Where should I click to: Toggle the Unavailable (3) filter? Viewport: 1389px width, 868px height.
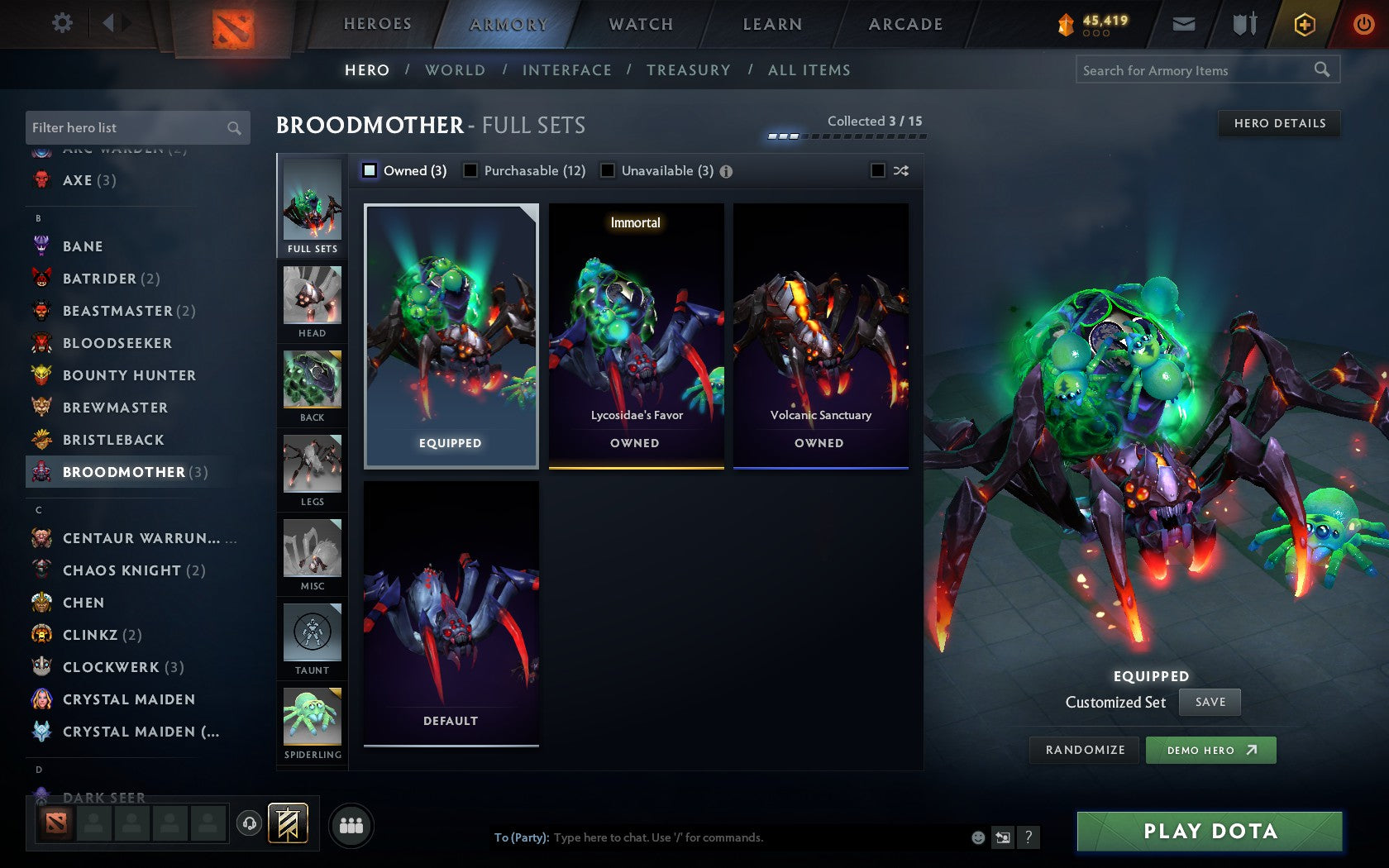609,170
